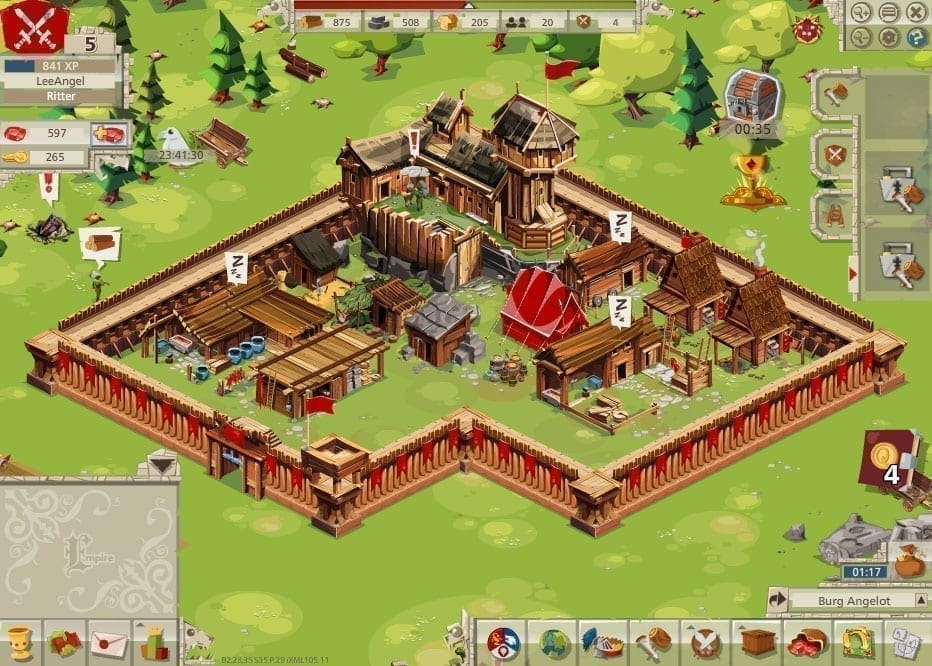Screen dimensions: 932x666
Task: Click the zoom-in magnifier button
Action: (863, 13)
